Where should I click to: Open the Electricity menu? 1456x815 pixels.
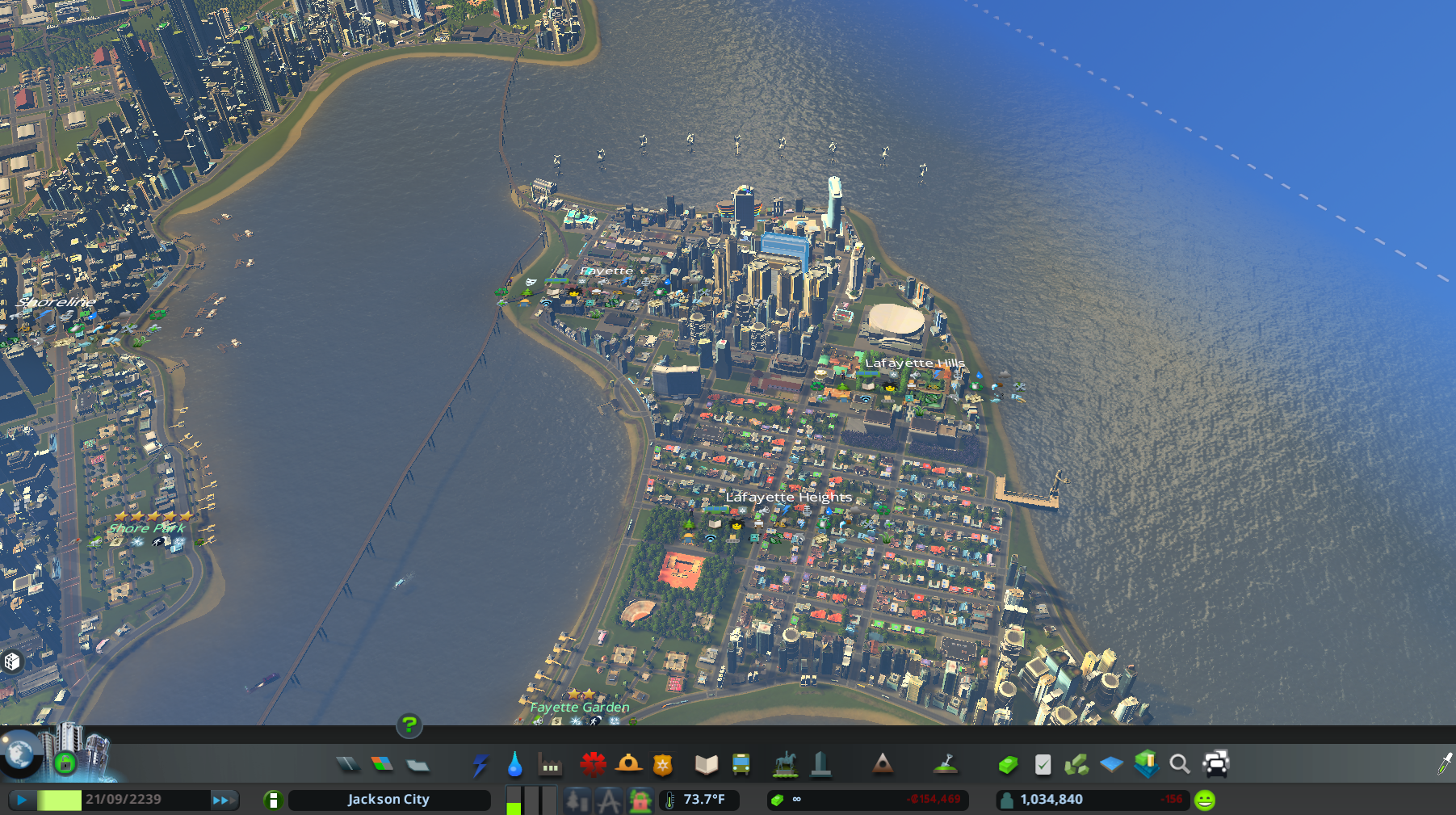tap(482, 762)
